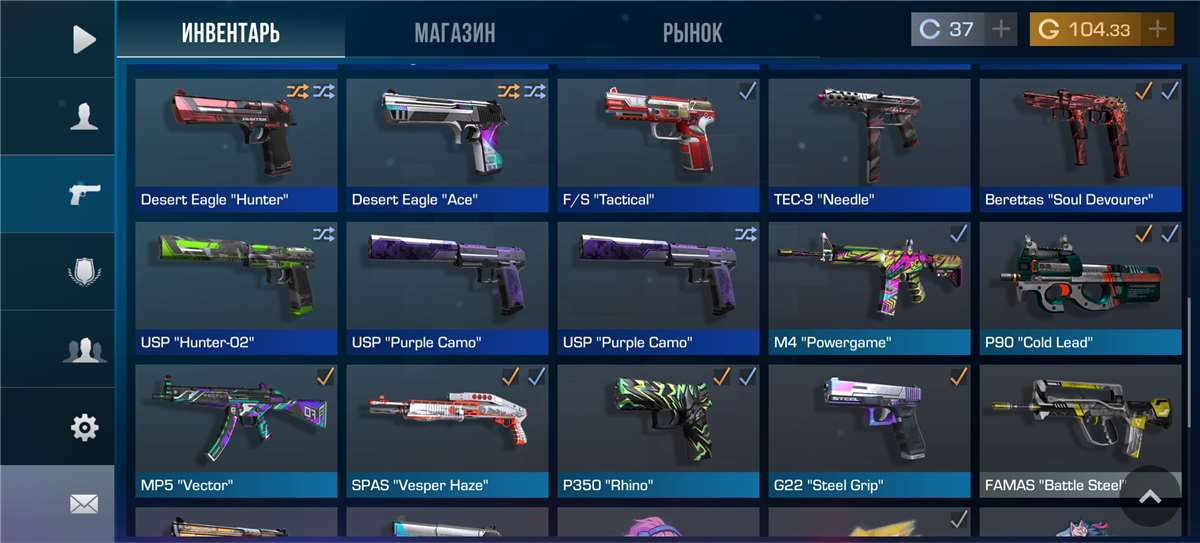The width and height of the screenshot is (1200, 543).
Task: Open the Рынок tab
Action: 692,33
